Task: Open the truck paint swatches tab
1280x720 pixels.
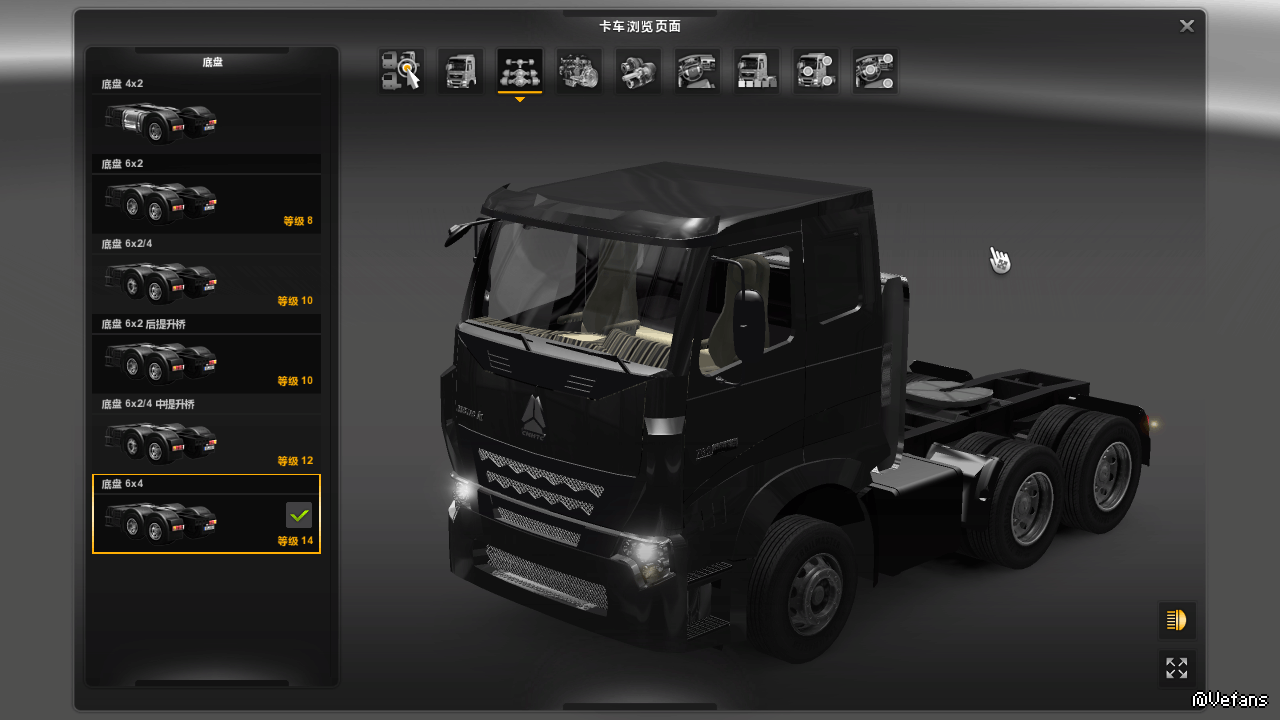Action: tap(757, 71)
